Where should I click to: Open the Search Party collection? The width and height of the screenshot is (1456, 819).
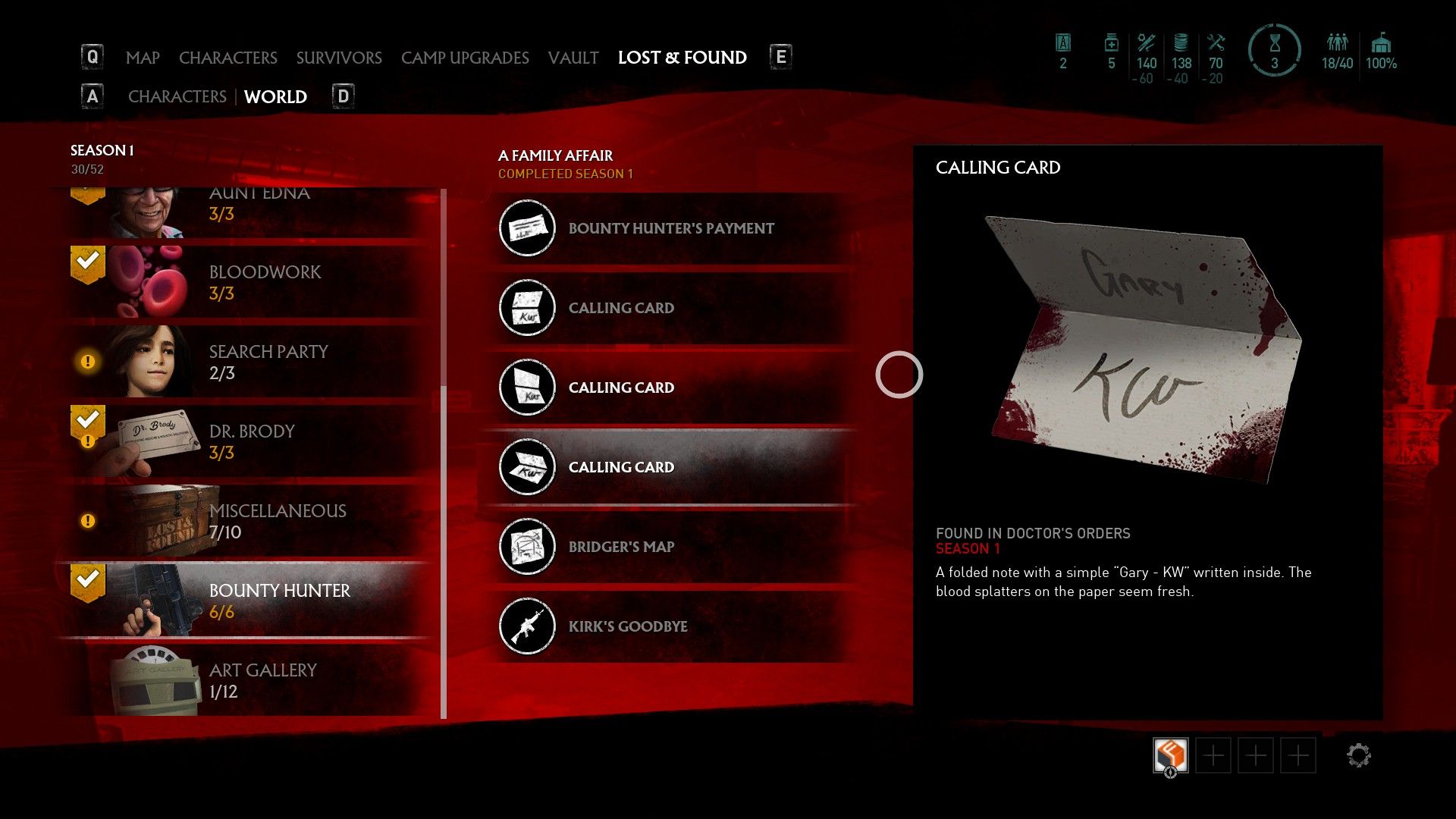coord(250,362)
